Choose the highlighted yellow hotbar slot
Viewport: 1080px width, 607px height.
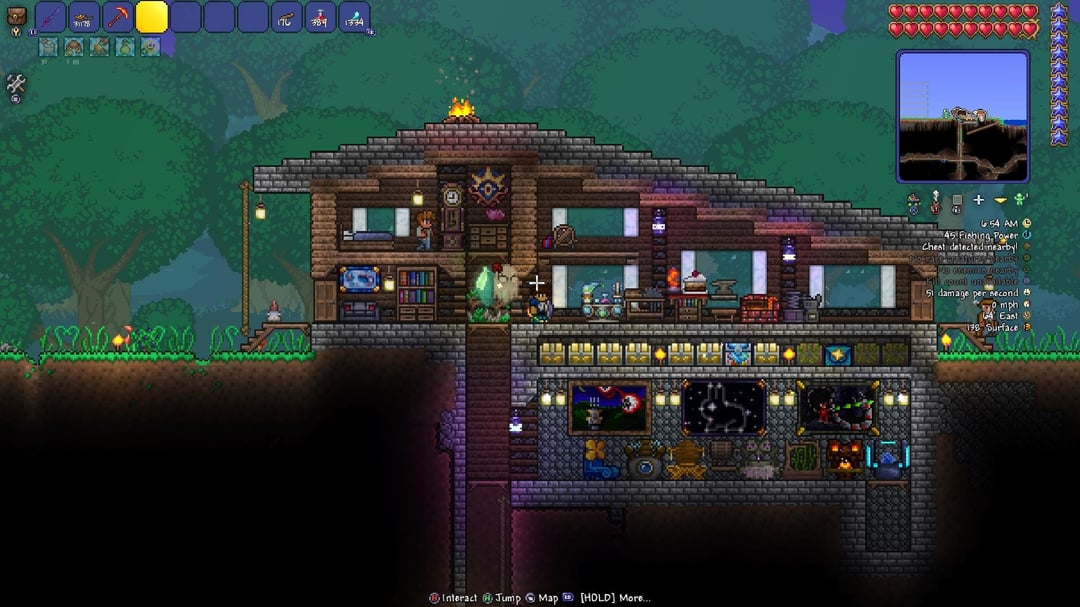tap(152, 17)
